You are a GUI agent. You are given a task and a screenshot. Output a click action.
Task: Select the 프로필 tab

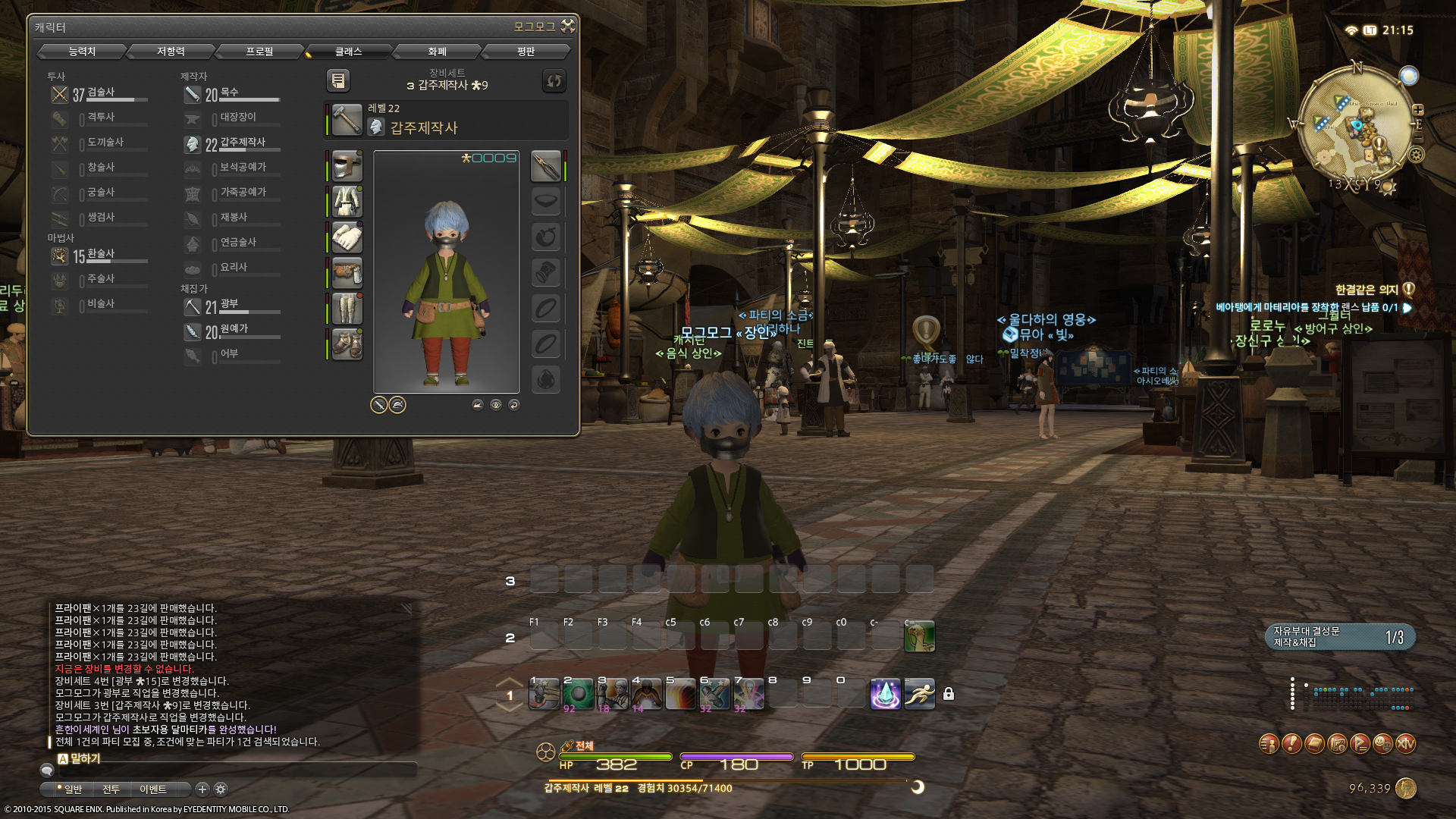(259, 52)
